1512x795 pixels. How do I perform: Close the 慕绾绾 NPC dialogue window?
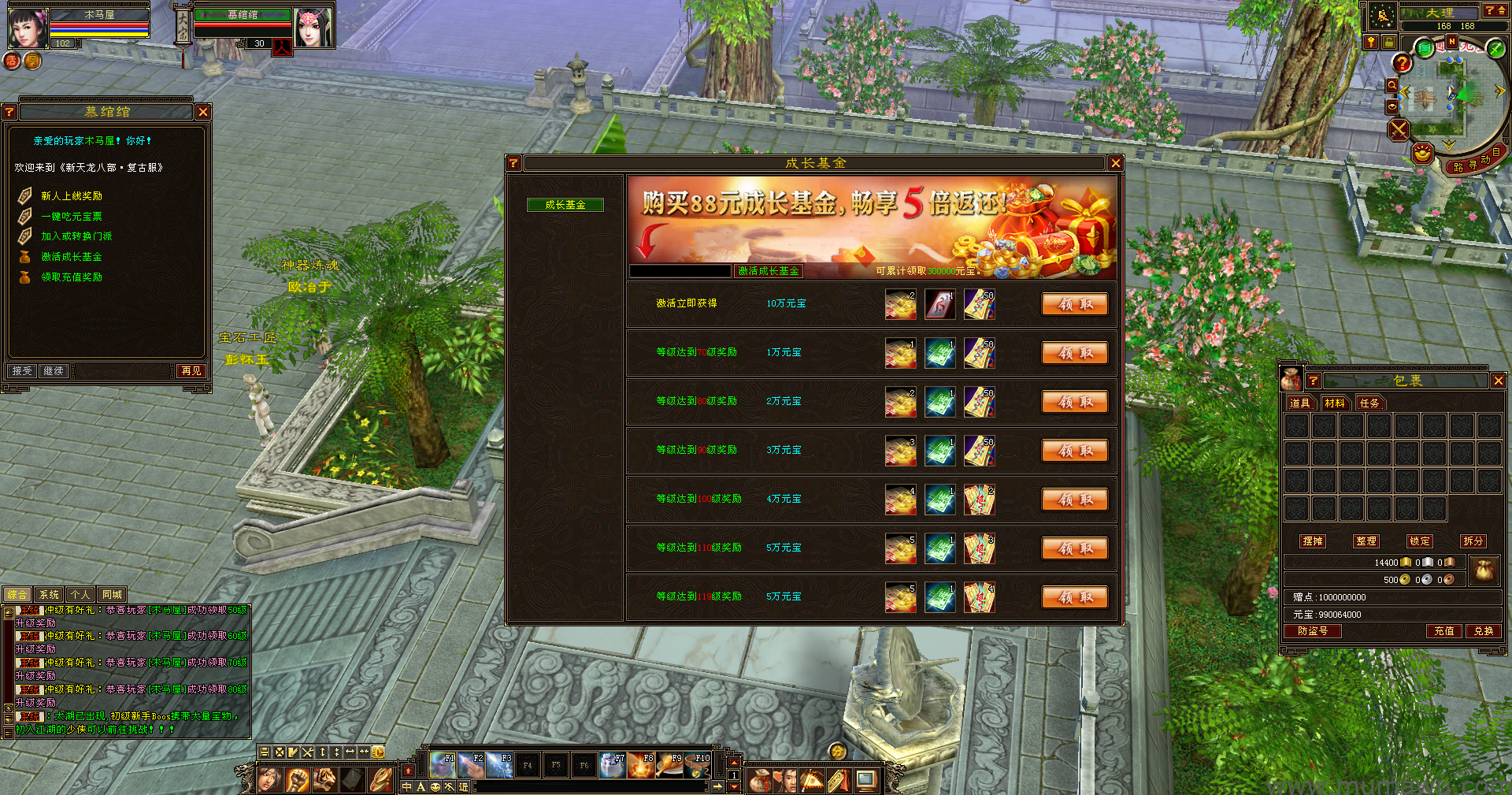coord(203,112)
